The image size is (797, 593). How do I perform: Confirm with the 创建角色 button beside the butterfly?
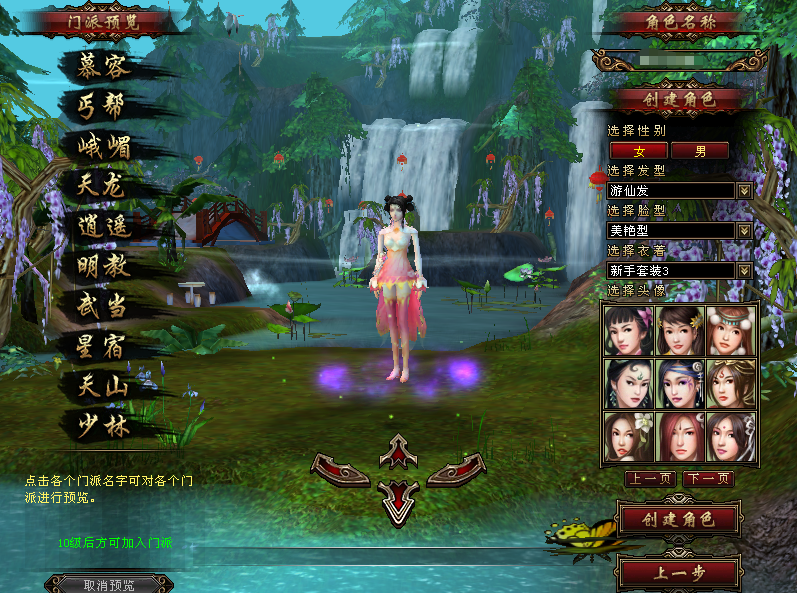pyautogui.click(x=679, y=519)
